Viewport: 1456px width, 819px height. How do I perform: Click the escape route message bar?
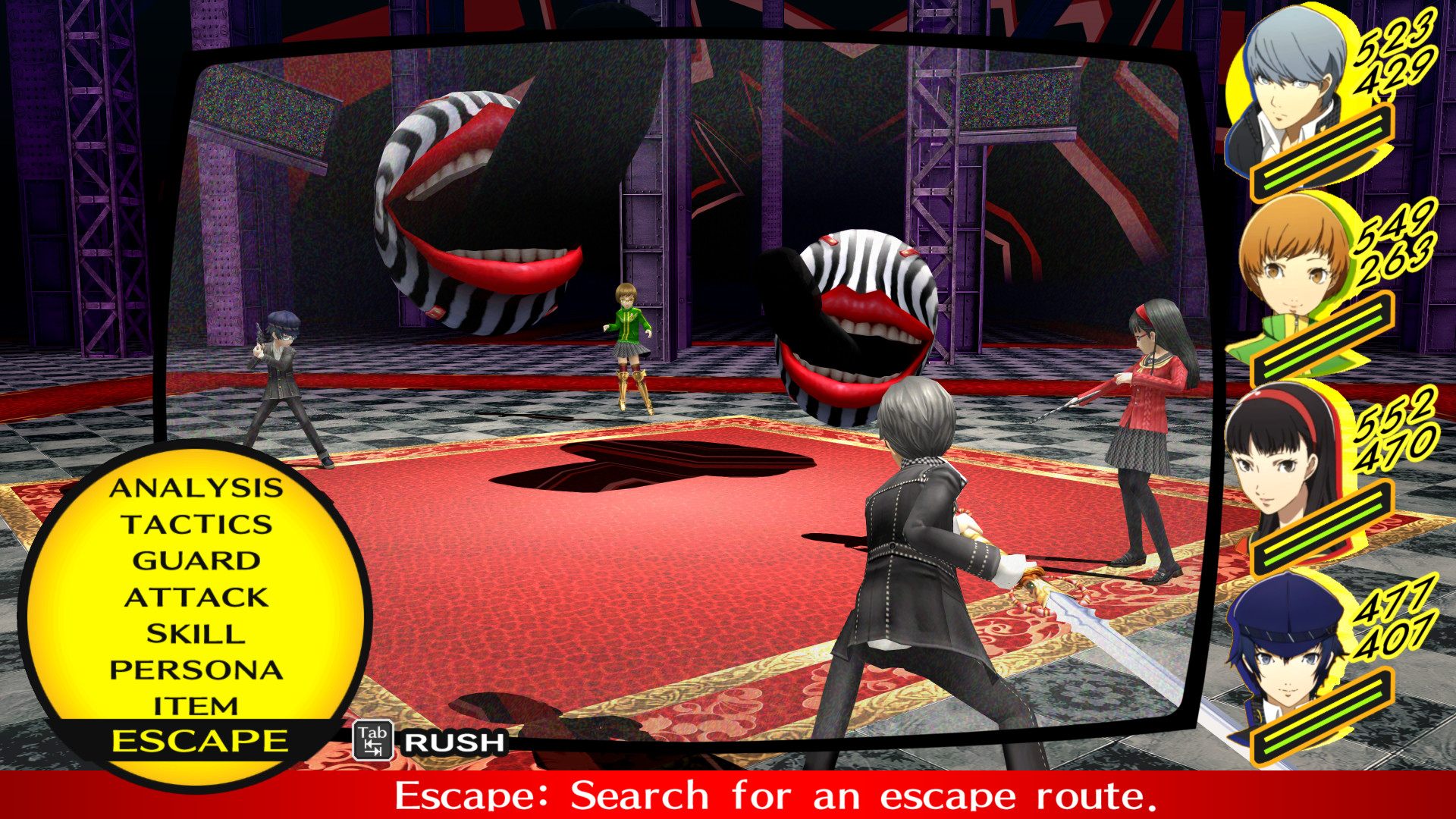(x=728, y=796)
